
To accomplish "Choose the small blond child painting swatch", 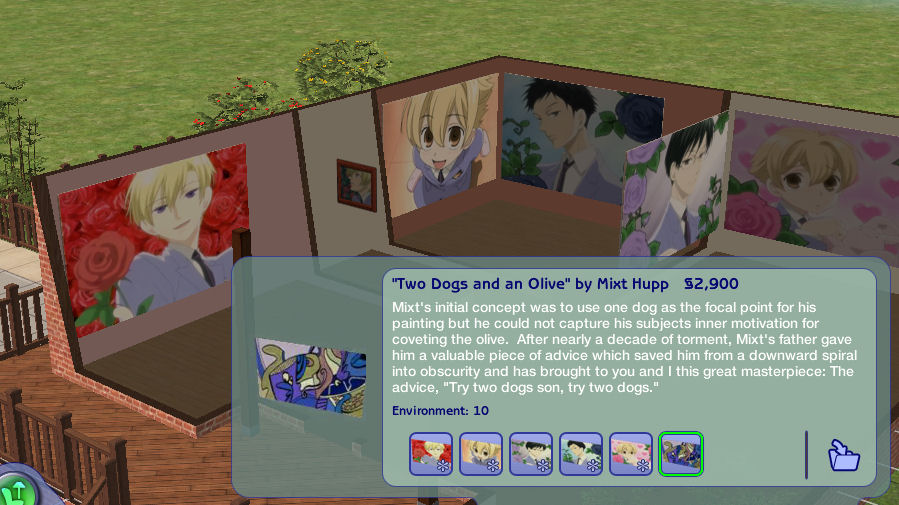I will [481, 454].
